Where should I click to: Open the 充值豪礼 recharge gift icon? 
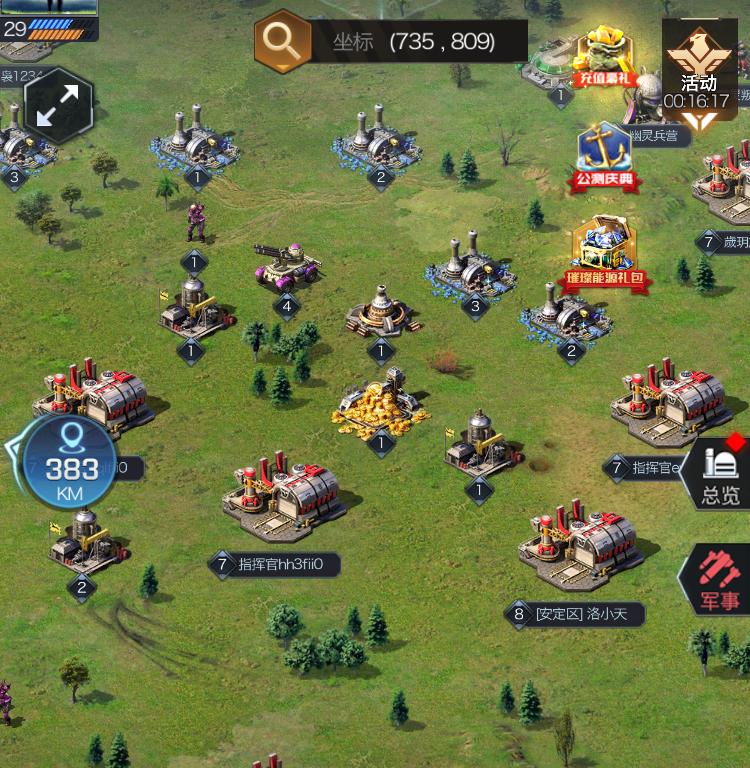click(606, 58)
